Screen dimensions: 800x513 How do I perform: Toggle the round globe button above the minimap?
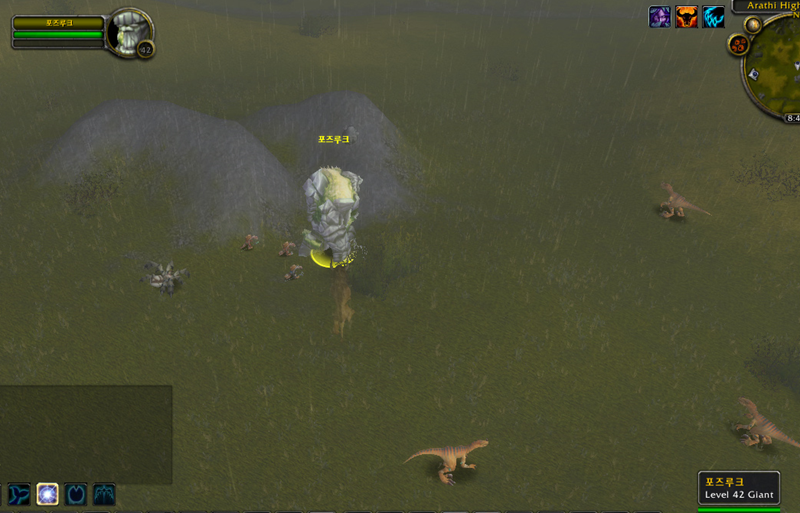pos(752,24)
